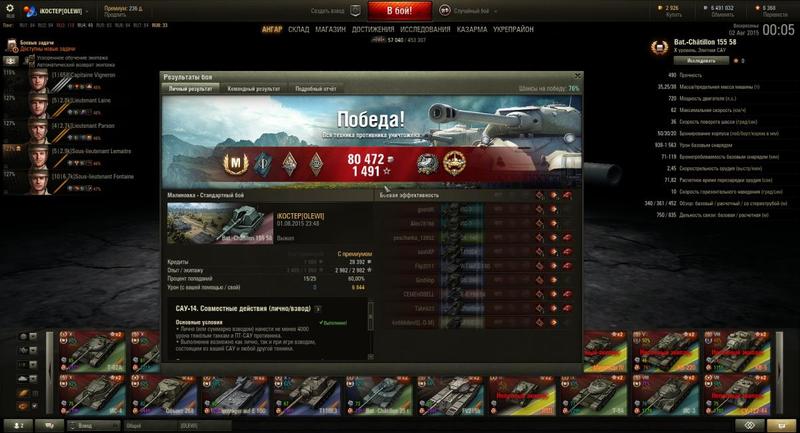
Task: Open the Склад (depot) menu tab
Action: 298,30
